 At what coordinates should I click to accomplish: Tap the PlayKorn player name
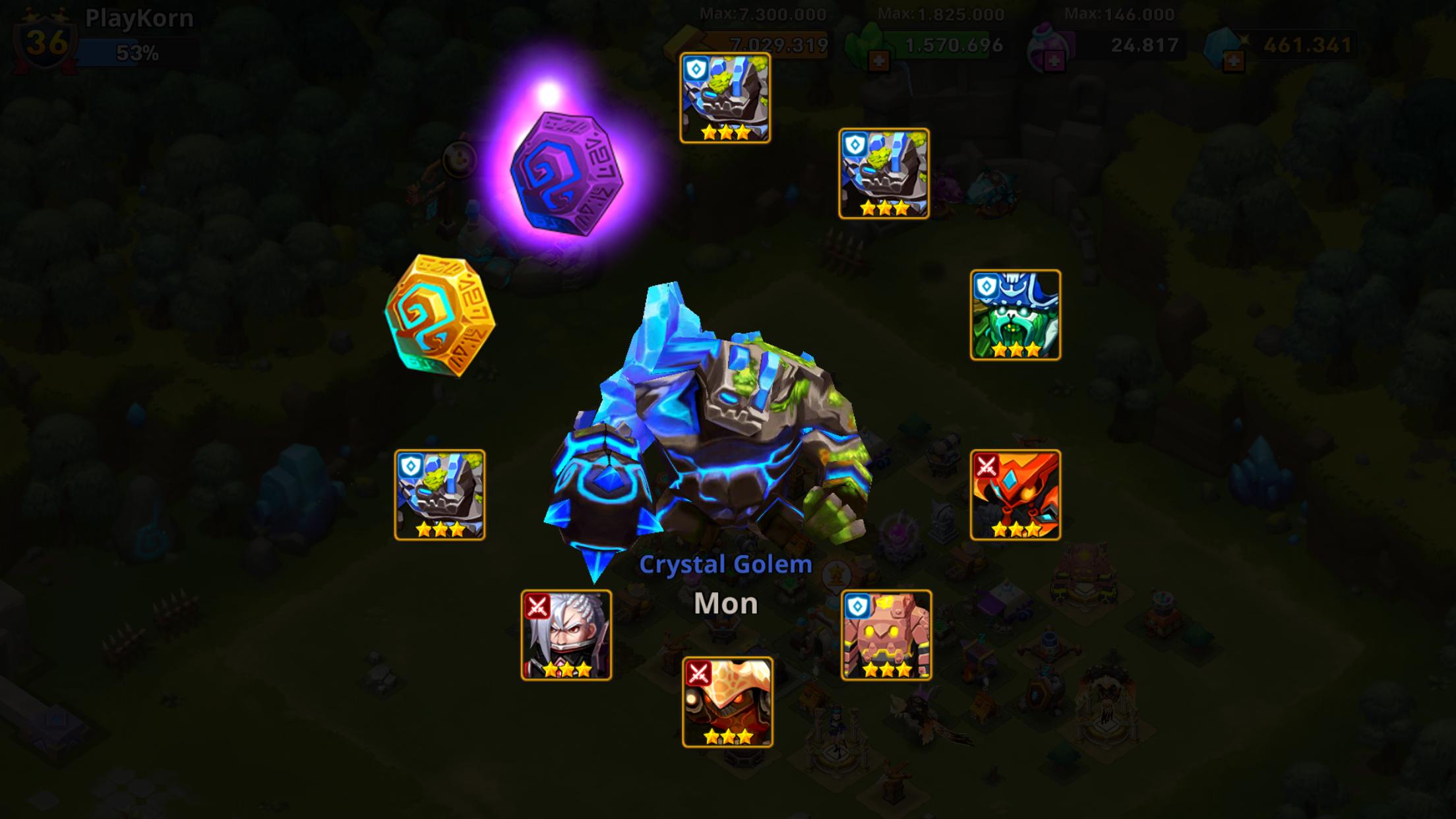[x=138, y=18]
